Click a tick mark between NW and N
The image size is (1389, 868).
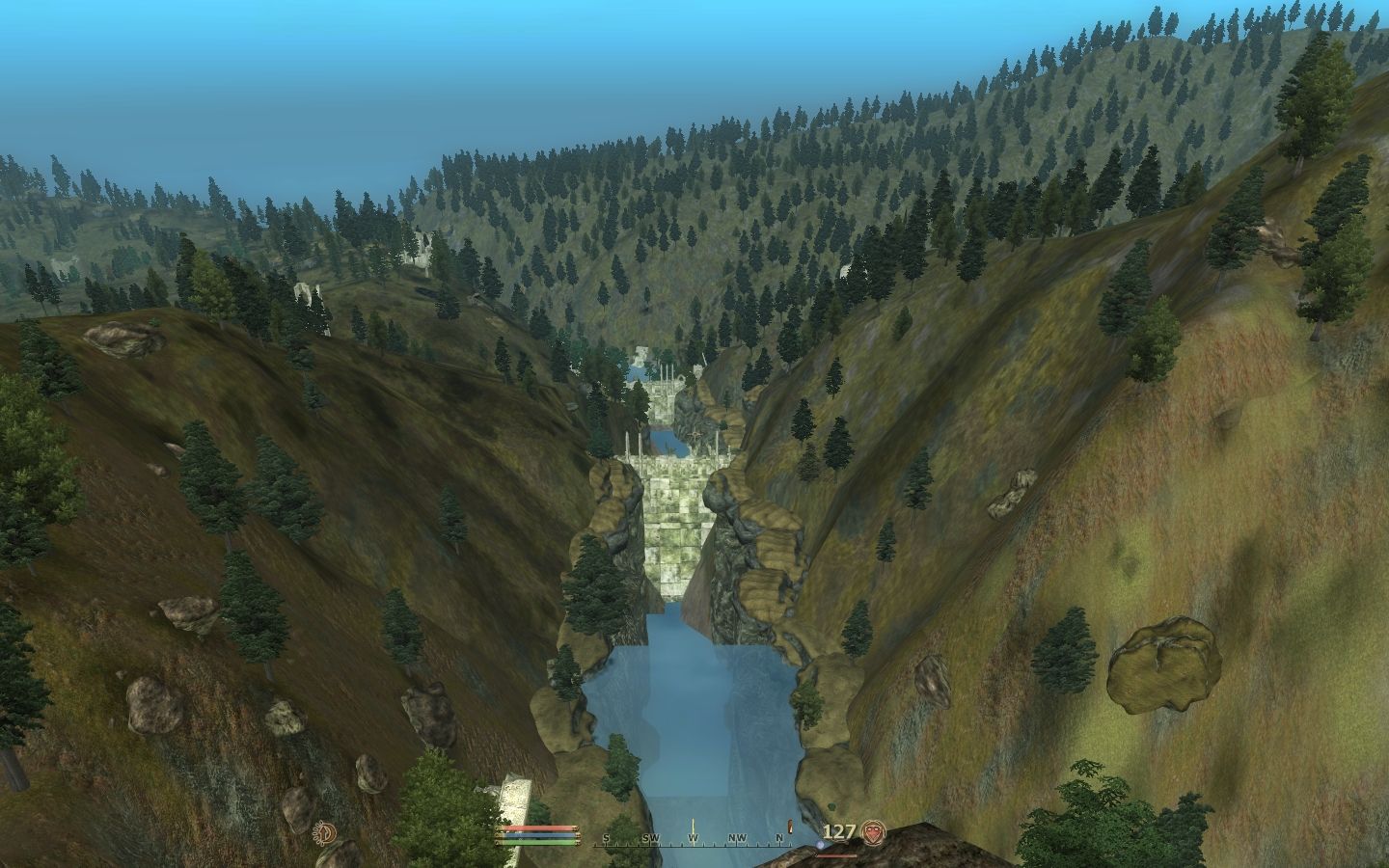coord(757,846)
